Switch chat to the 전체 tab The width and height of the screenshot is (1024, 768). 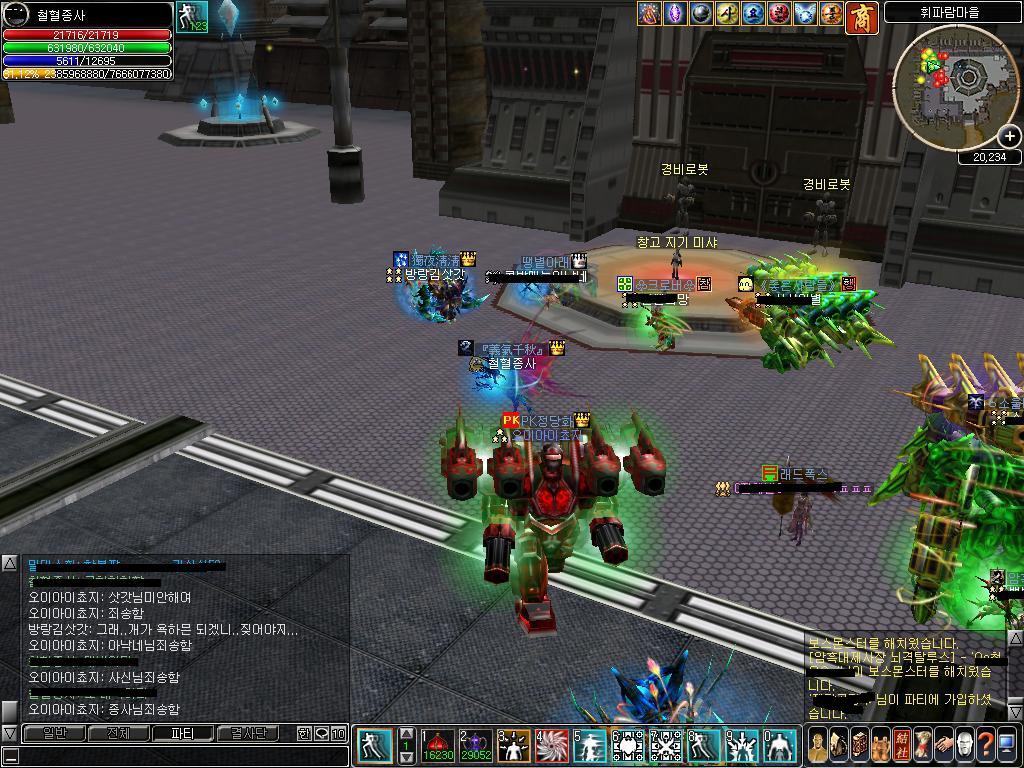118,733
